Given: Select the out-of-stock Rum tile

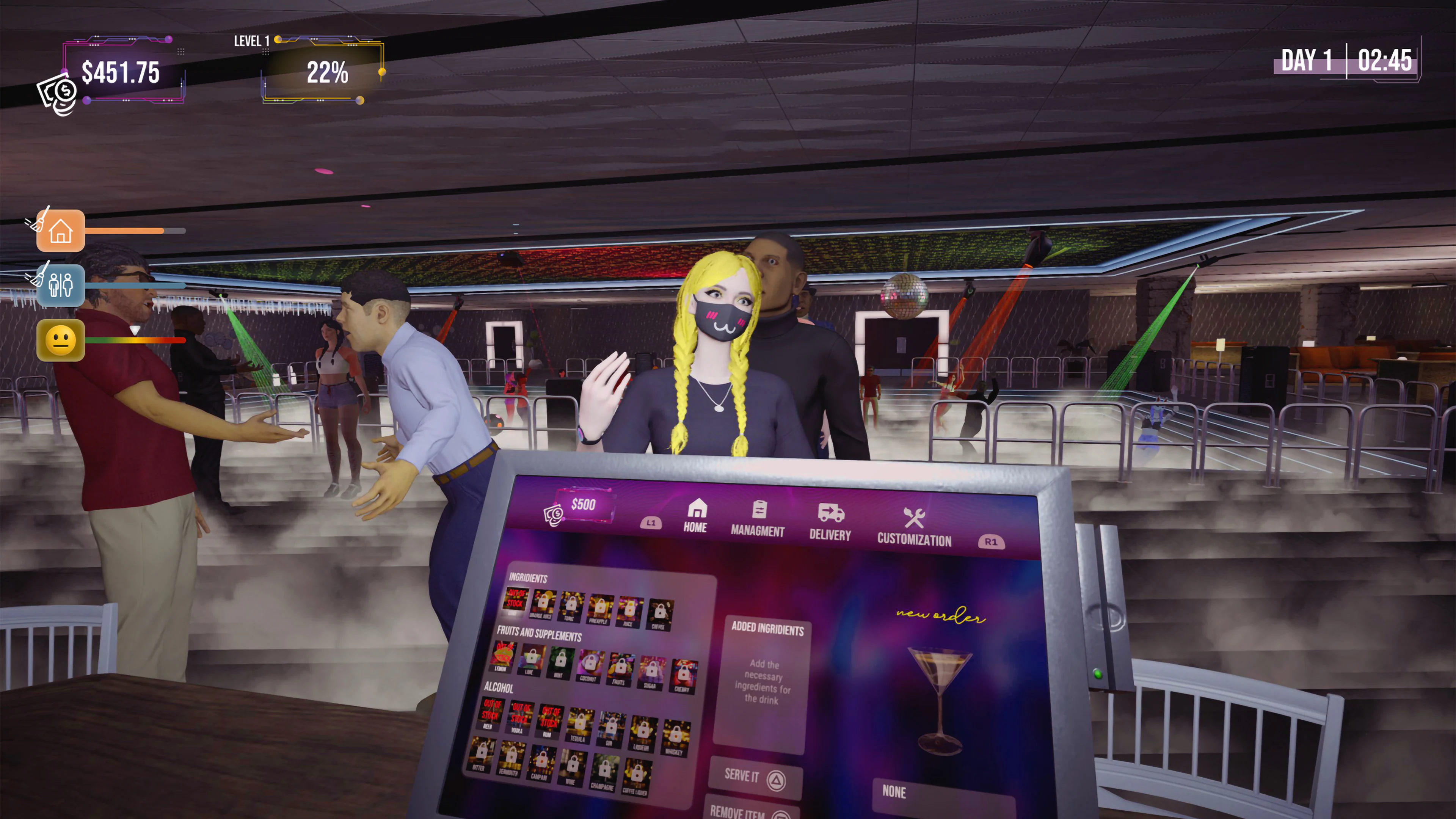Looking at the screenshot, I should (549, 721).
